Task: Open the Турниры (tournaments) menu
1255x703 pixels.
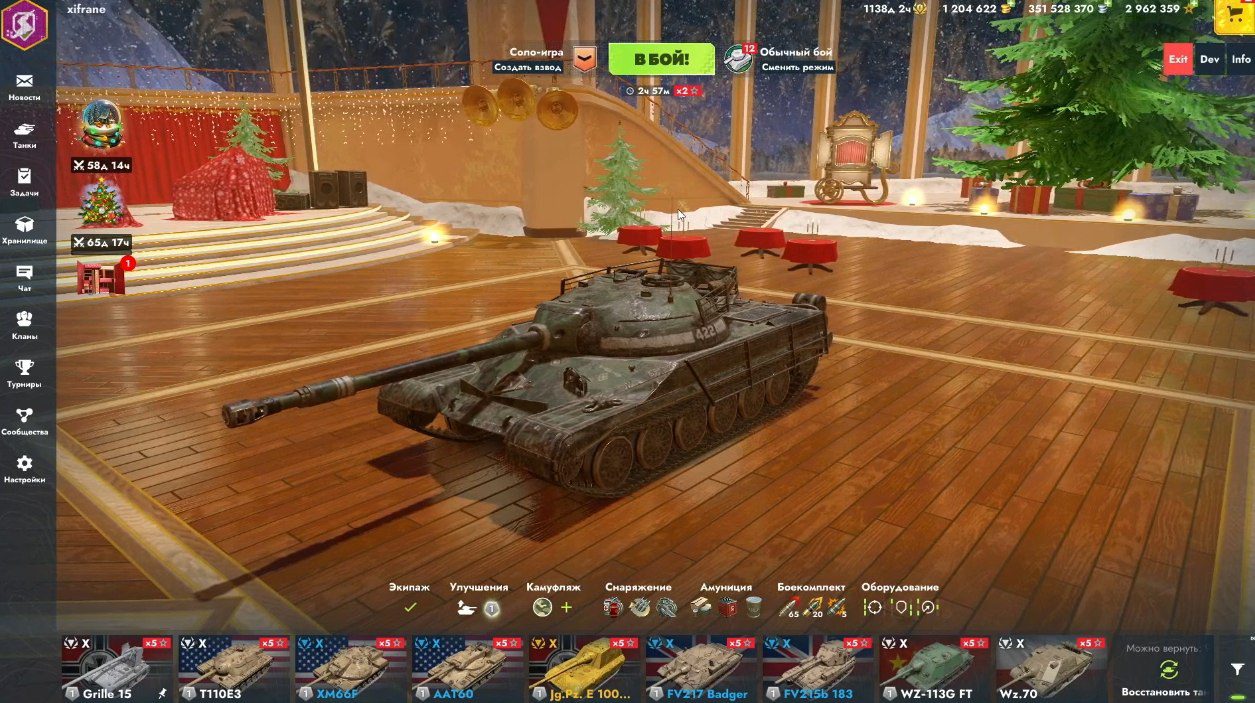Action: (24, 373)
